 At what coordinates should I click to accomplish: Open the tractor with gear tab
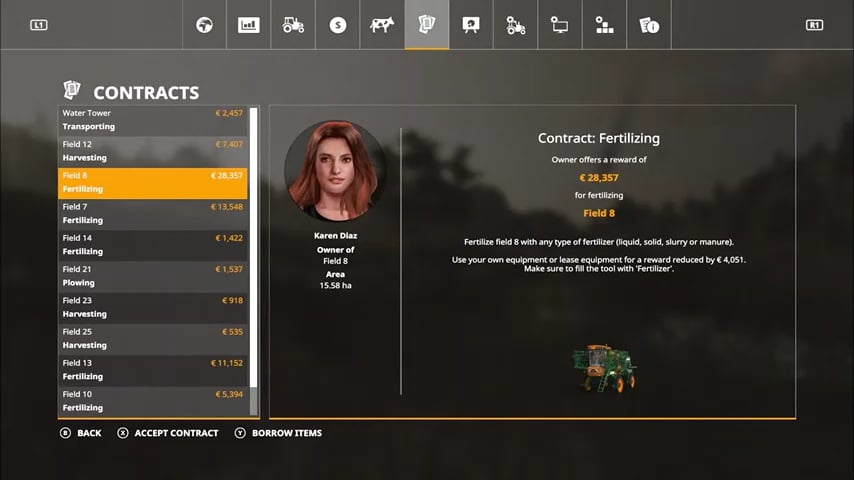pos(515,25)
